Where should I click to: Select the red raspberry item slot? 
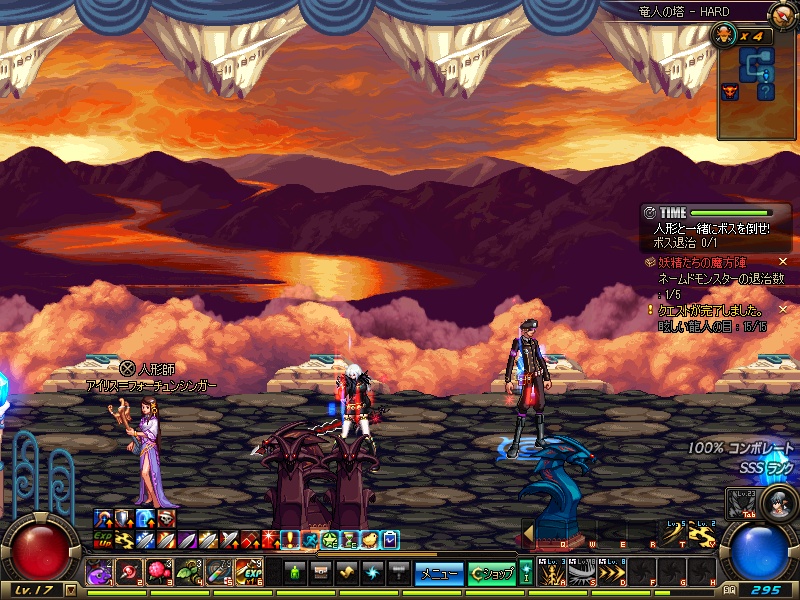point(159,573)
